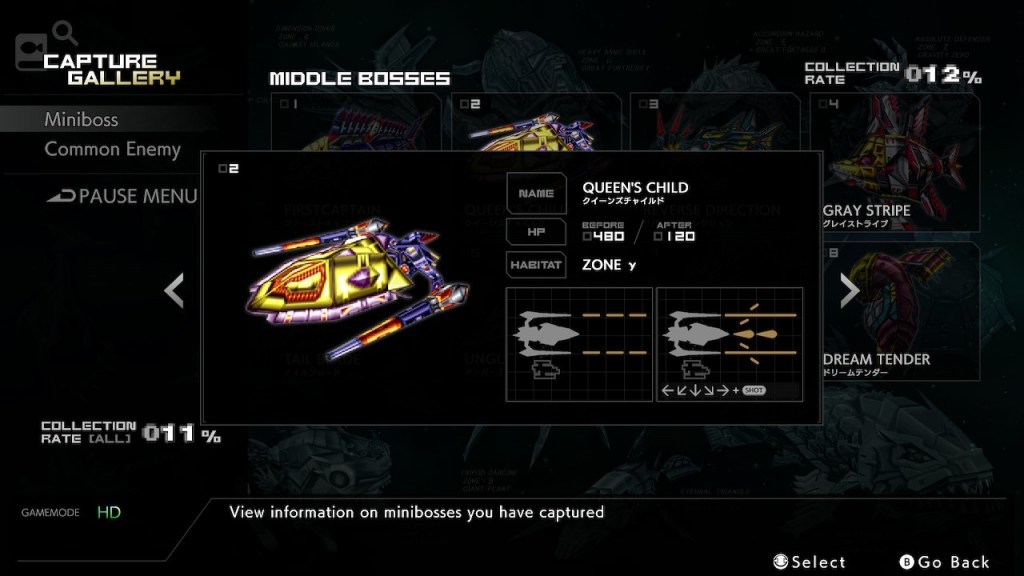This screenshot has width=1024, height=576.
Task: Show the previous miniboss with left arrow
Action: tap(174, 290)
